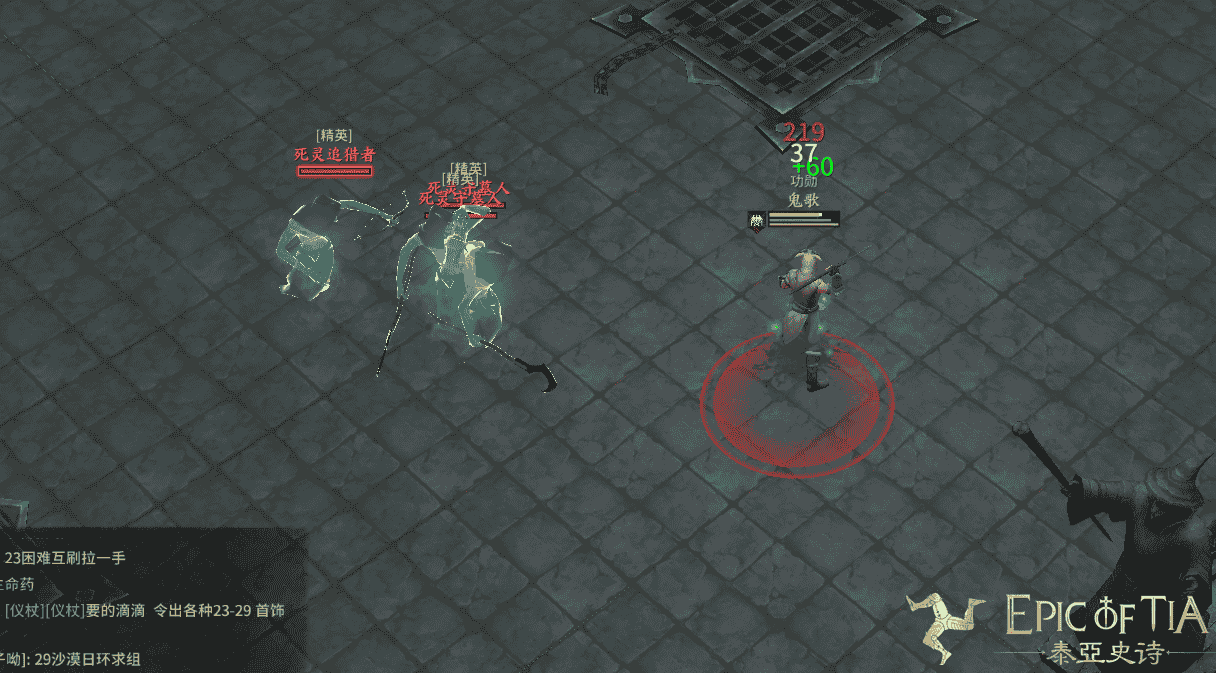Screen dimensions: 1216x673
Task: Click the chat message "23困难互刷拉一手"
Action: [x=65, y=558]
